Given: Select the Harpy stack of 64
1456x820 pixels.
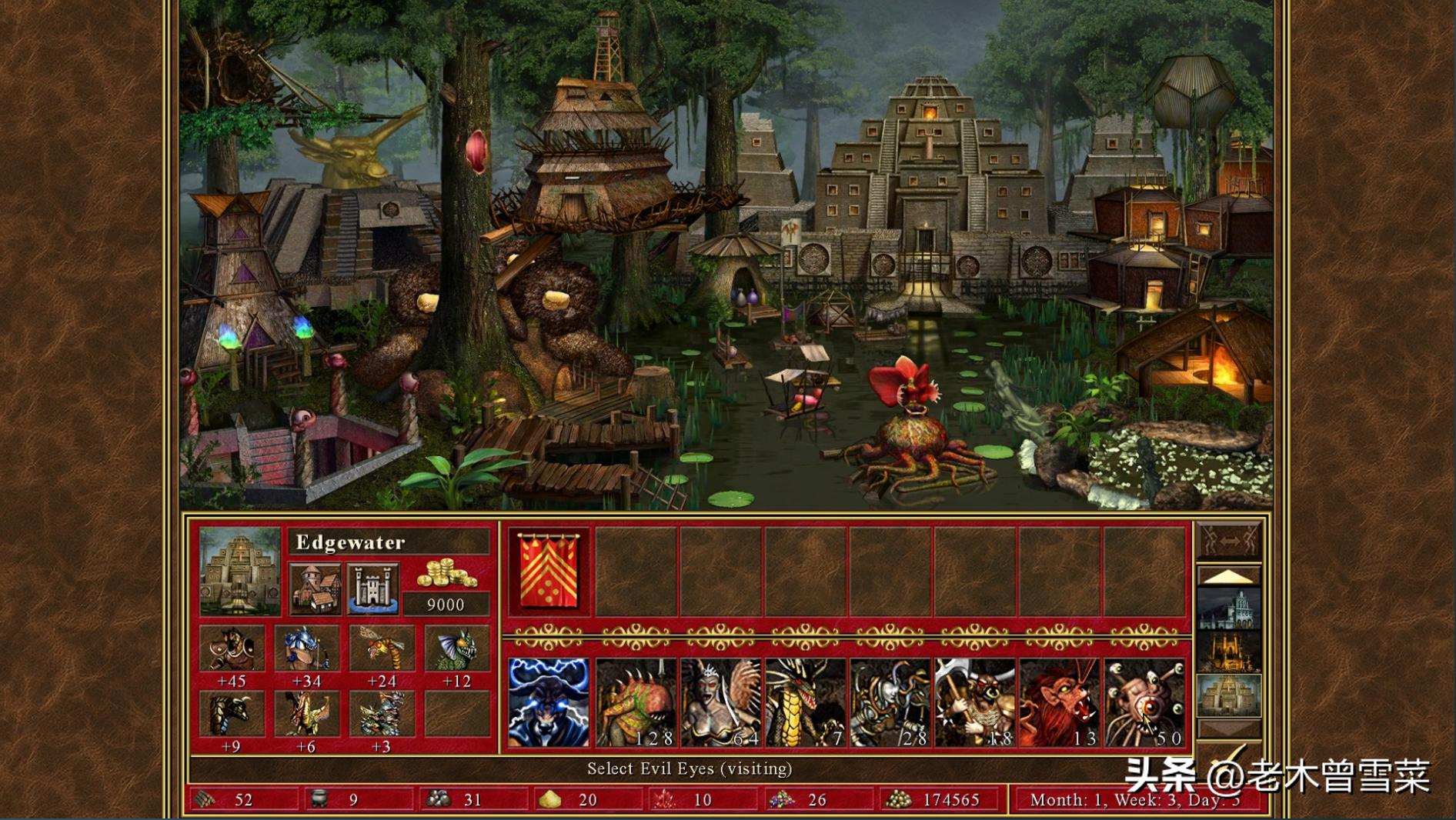Looking at the screenshot, I should tap(720, 702).
